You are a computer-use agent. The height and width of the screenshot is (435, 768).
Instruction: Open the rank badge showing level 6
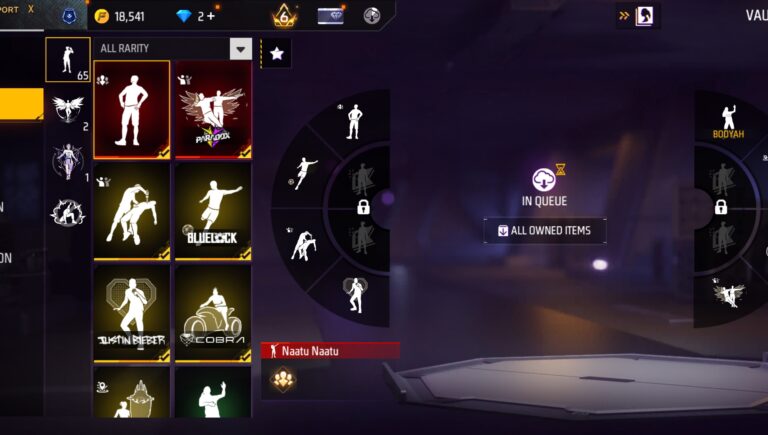[x=283, y=16]
